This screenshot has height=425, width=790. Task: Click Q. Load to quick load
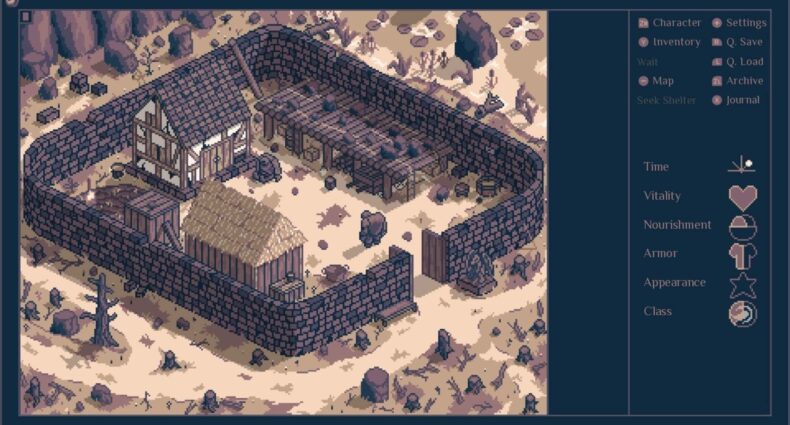pos(737,62)
